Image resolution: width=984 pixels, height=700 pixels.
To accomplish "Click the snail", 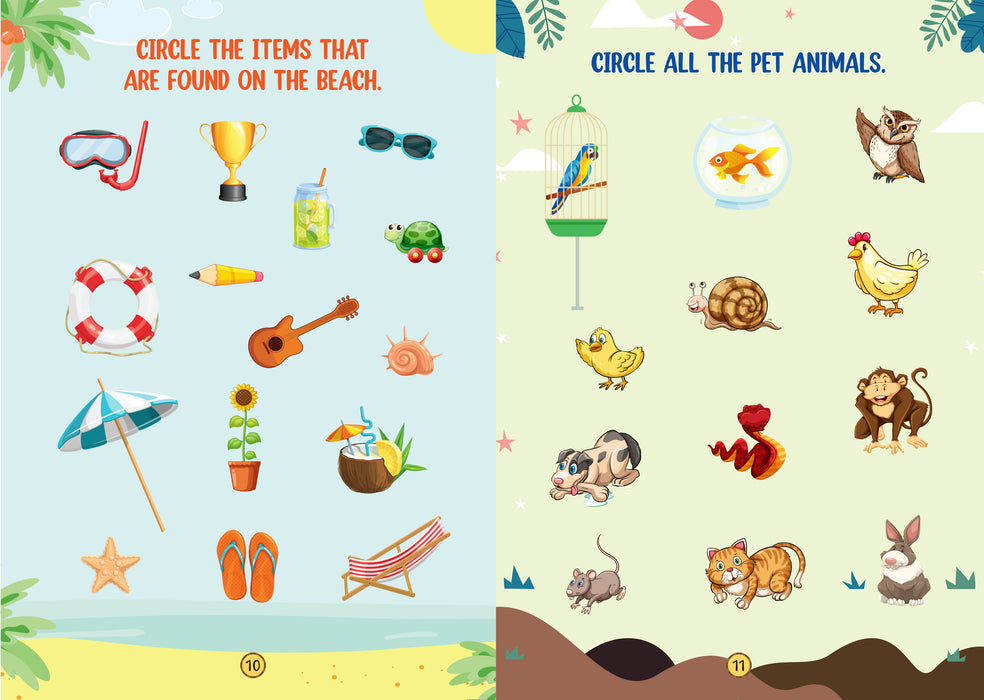I will pos(733,303).
